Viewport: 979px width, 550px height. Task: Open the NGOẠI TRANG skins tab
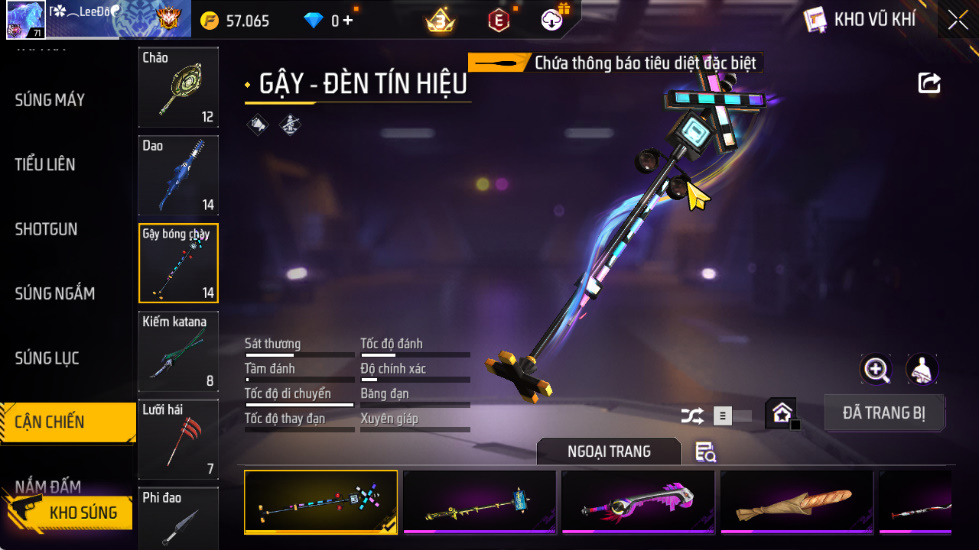coord(608,452)
